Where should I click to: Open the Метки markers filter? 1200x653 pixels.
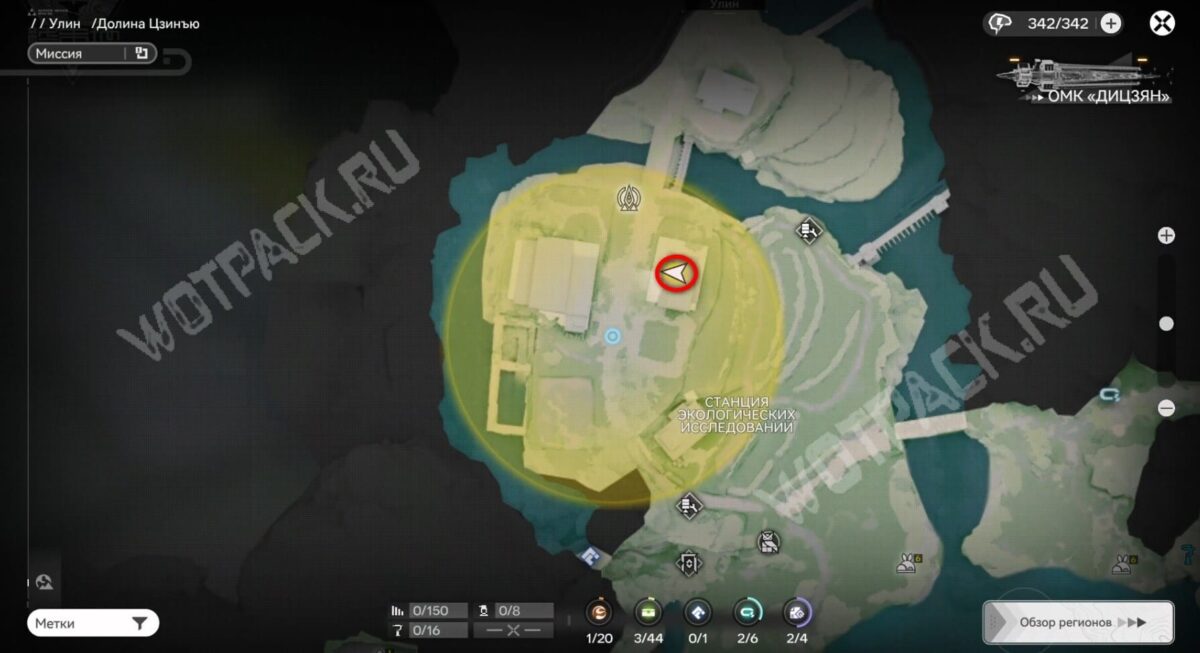pyautogui.click(x=93, y=623)
